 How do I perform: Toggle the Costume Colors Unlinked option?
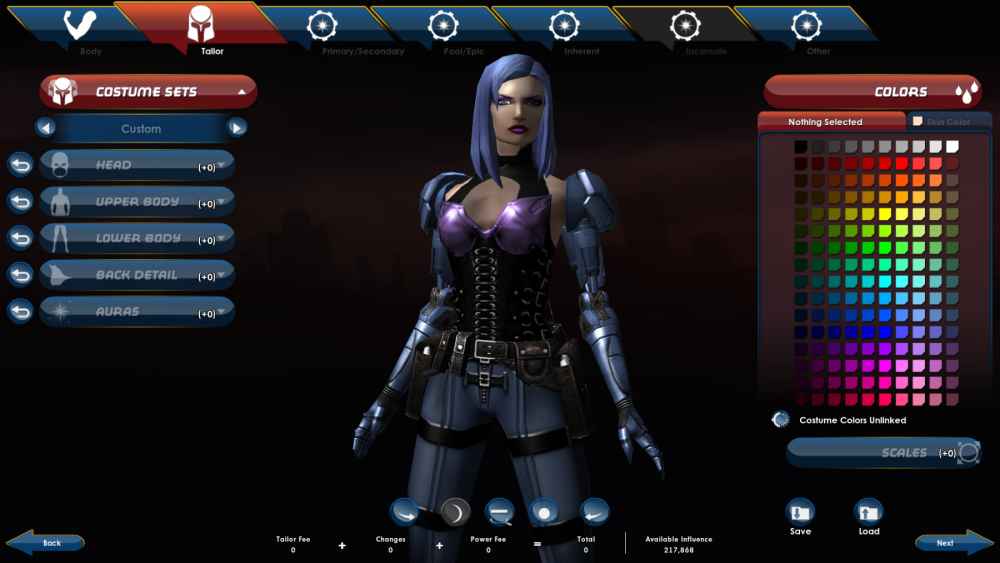781,420
